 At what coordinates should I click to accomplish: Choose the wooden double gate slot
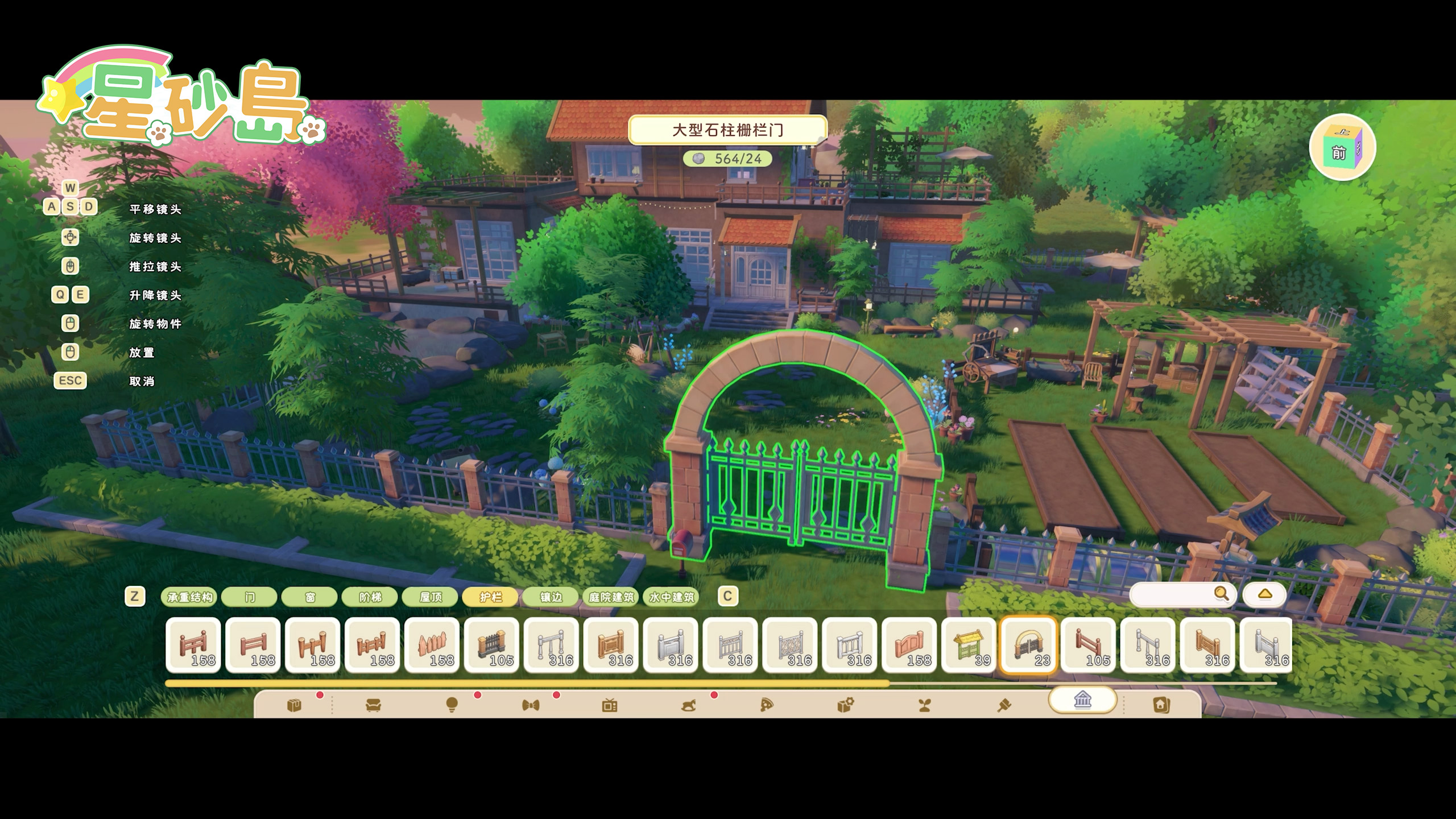click(x=909, y=646)
